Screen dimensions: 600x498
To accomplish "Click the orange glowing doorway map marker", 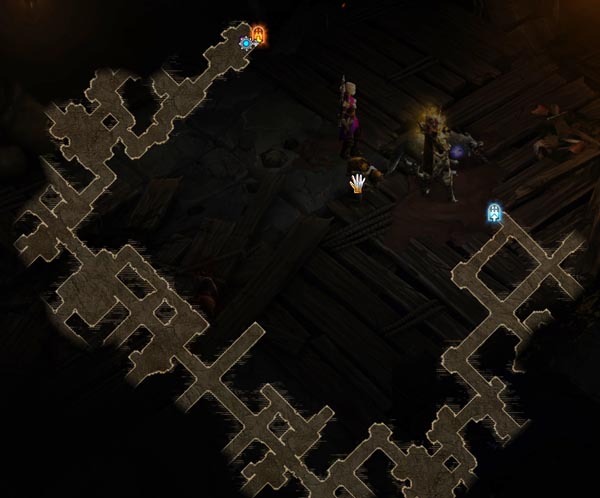I will click(x=259, y=36).
